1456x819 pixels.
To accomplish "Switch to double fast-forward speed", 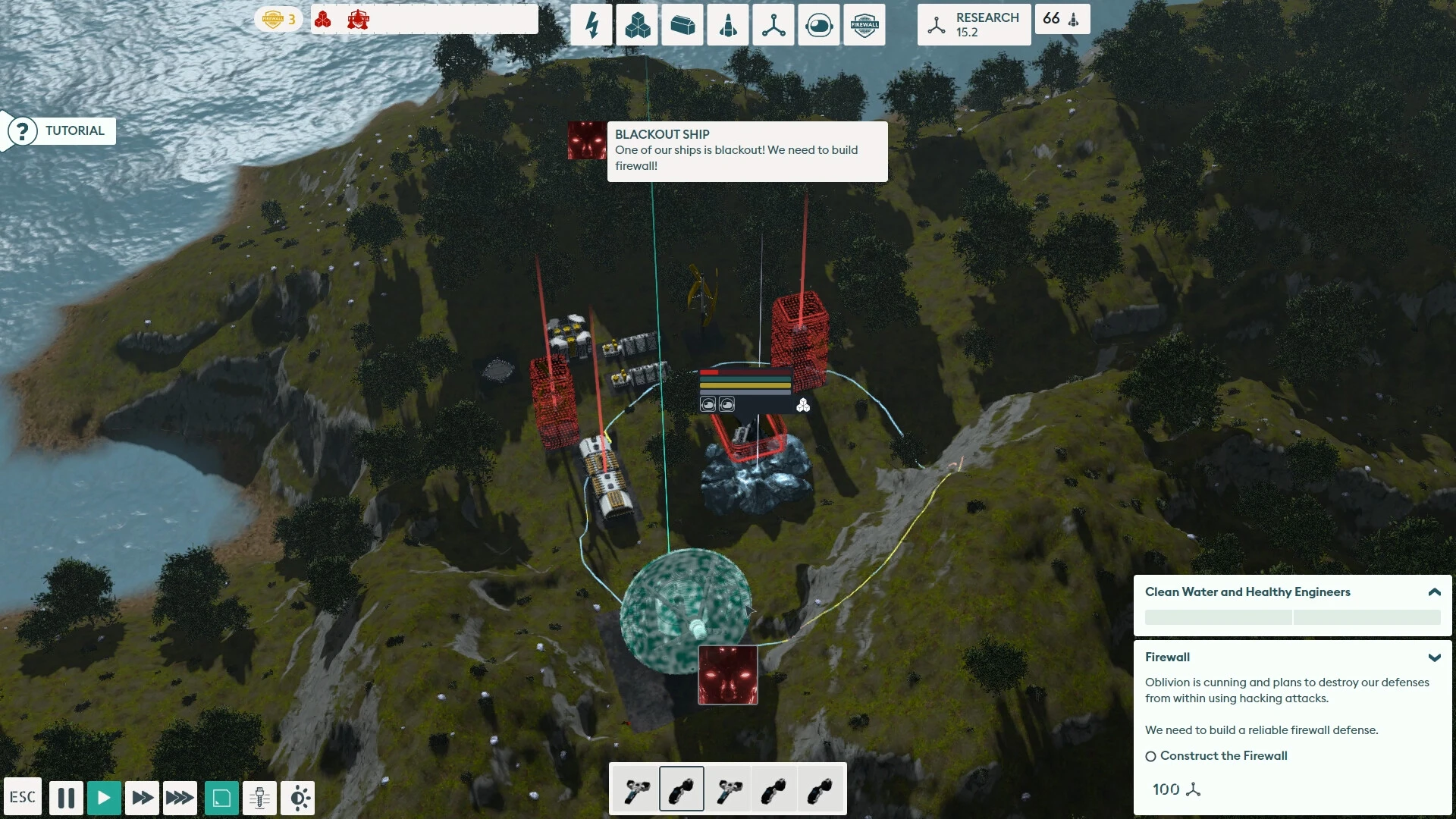I will tap(142, 798).
